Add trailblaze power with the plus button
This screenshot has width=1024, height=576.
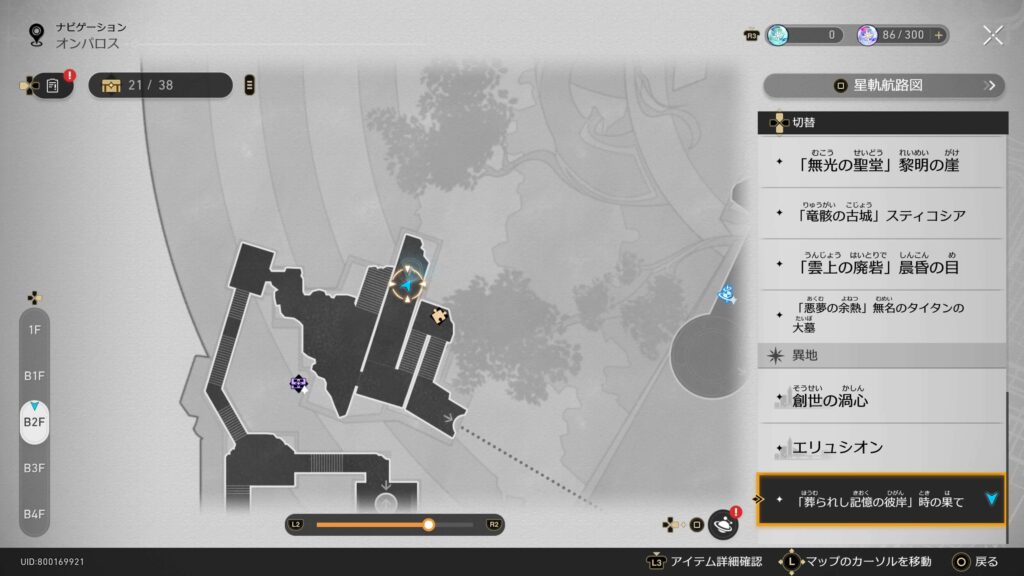[x=938, y=35]
